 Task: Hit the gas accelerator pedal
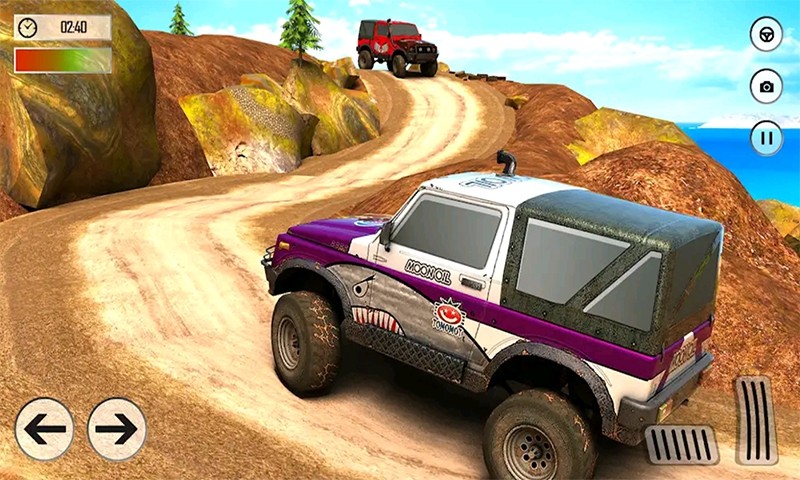point(756,420)
